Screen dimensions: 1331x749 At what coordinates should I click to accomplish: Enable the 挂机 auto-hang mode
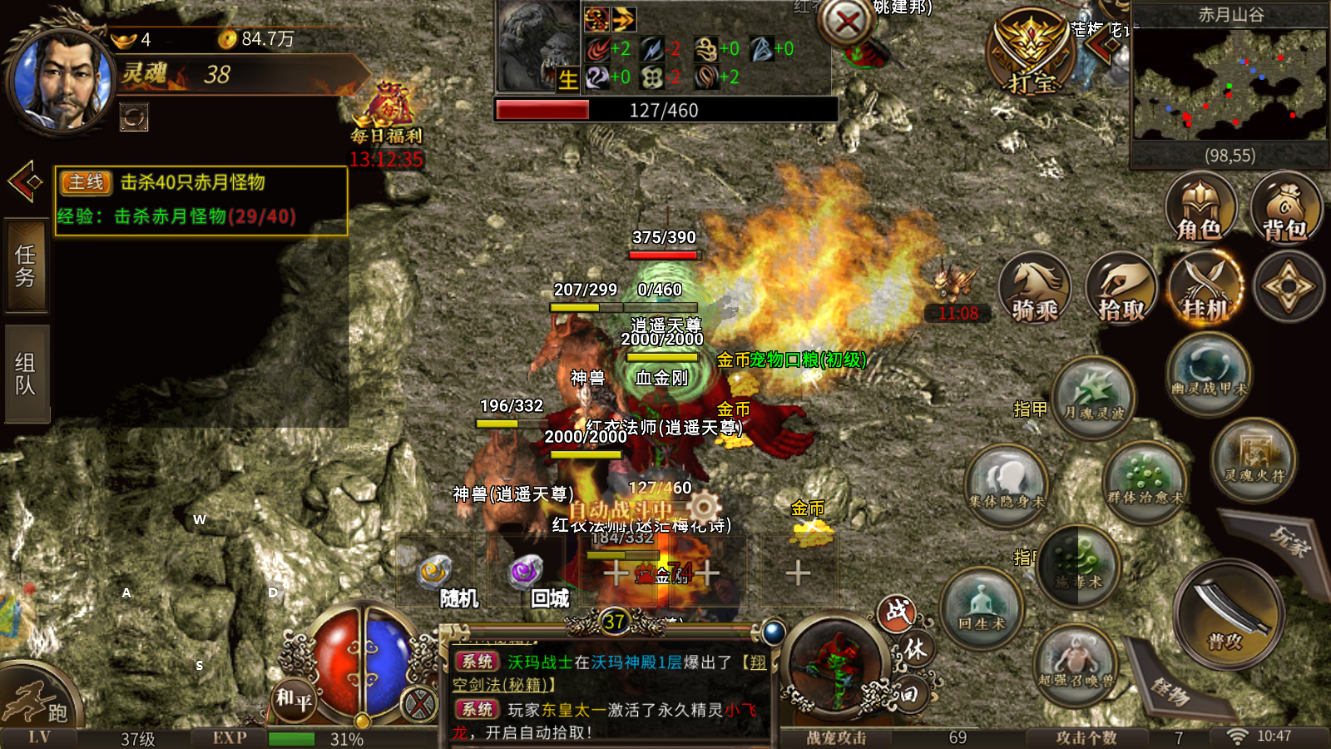(1206, 288)
